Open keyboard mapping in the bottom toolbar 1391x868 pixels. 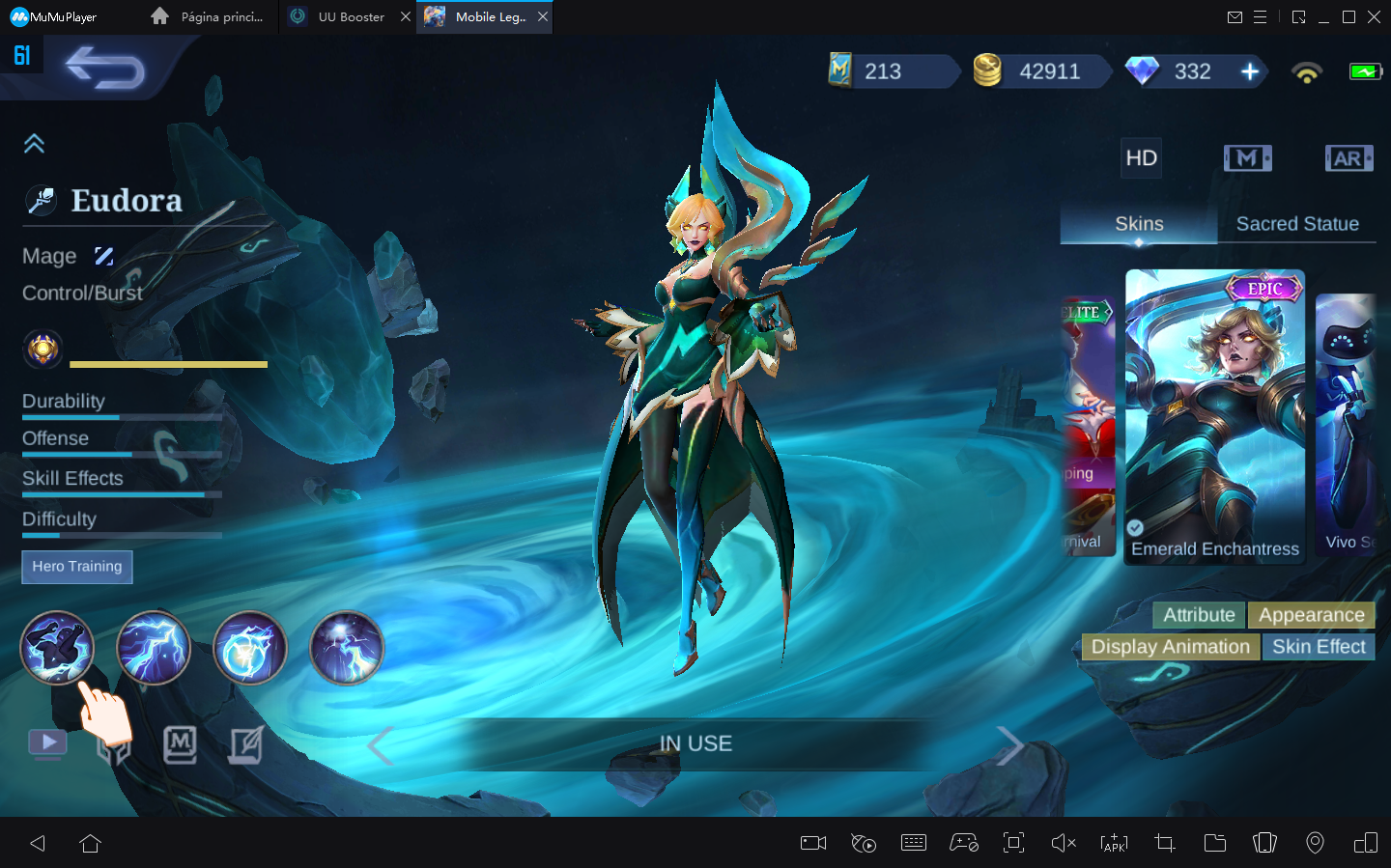point(913,843)
